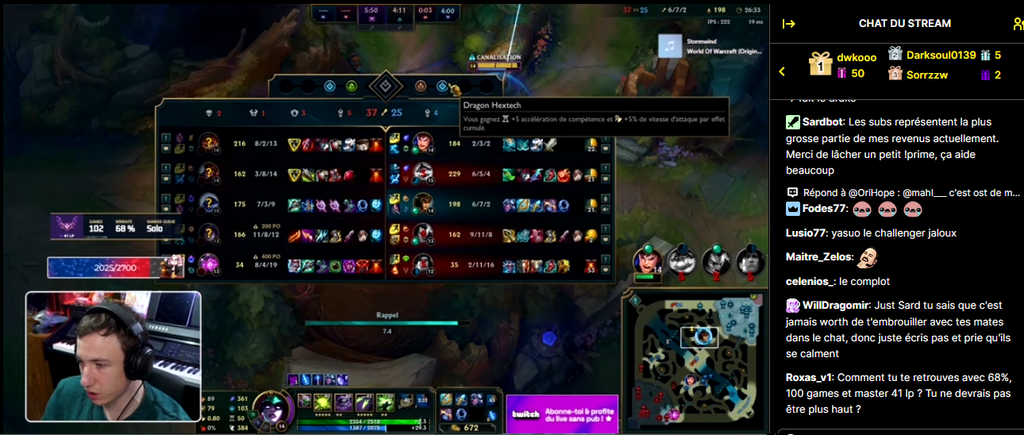This screenshot has height=435, width=1024.
Task: Select the player champion portrait in HUD
Action: (272, 410)
